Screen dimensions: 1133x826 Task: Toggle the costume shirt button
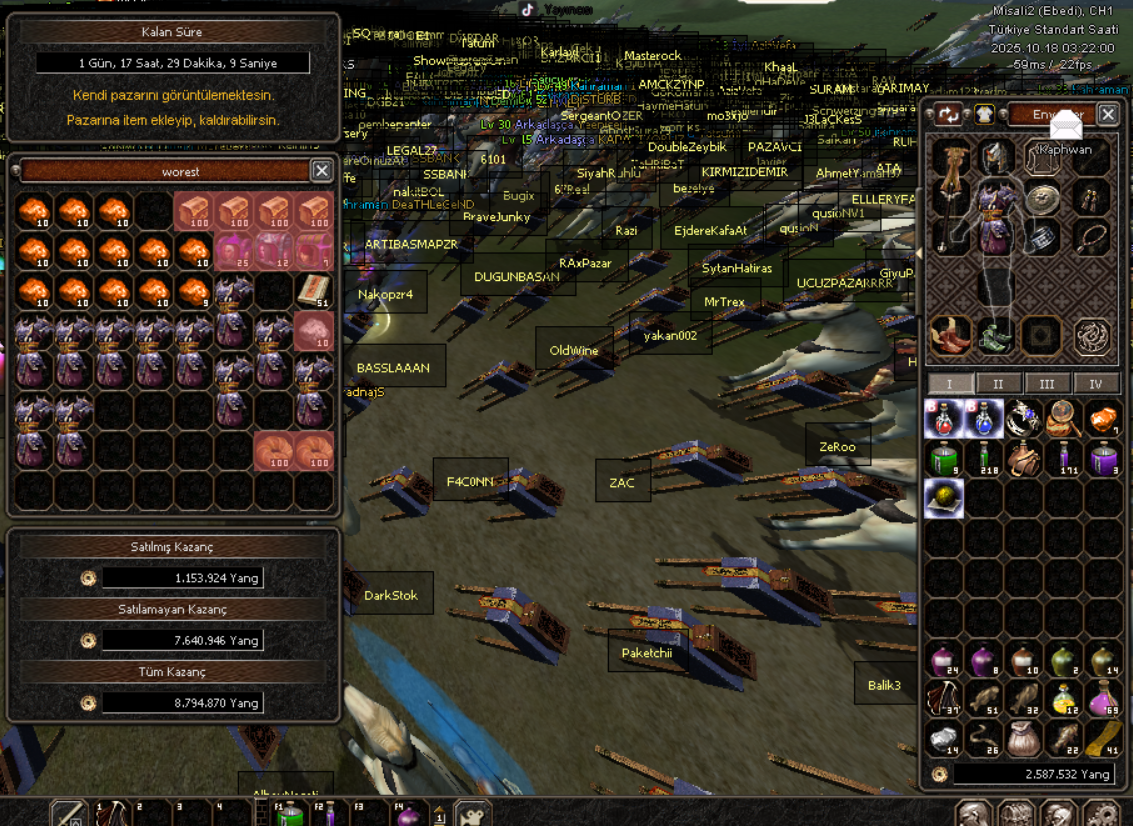[x=985, y=115]
